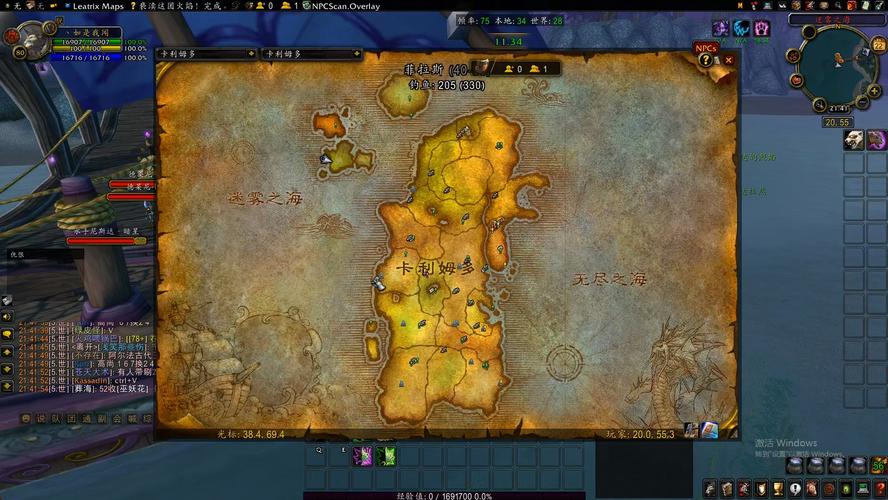Screen dimensions: 888x500
Task: Click the purple aura icon near top right
Action: tap(720, 28)
